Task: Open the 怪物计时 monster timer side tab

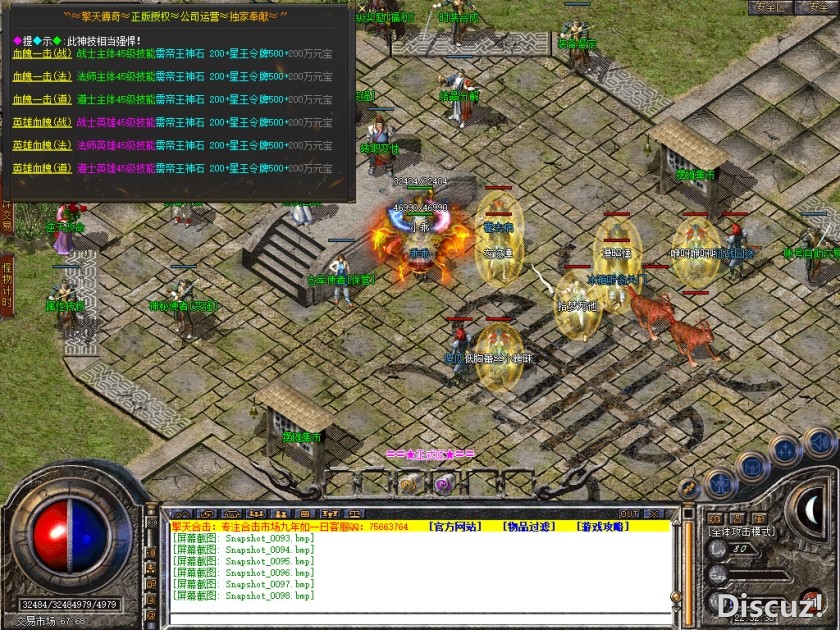Action: click(7, 285)
